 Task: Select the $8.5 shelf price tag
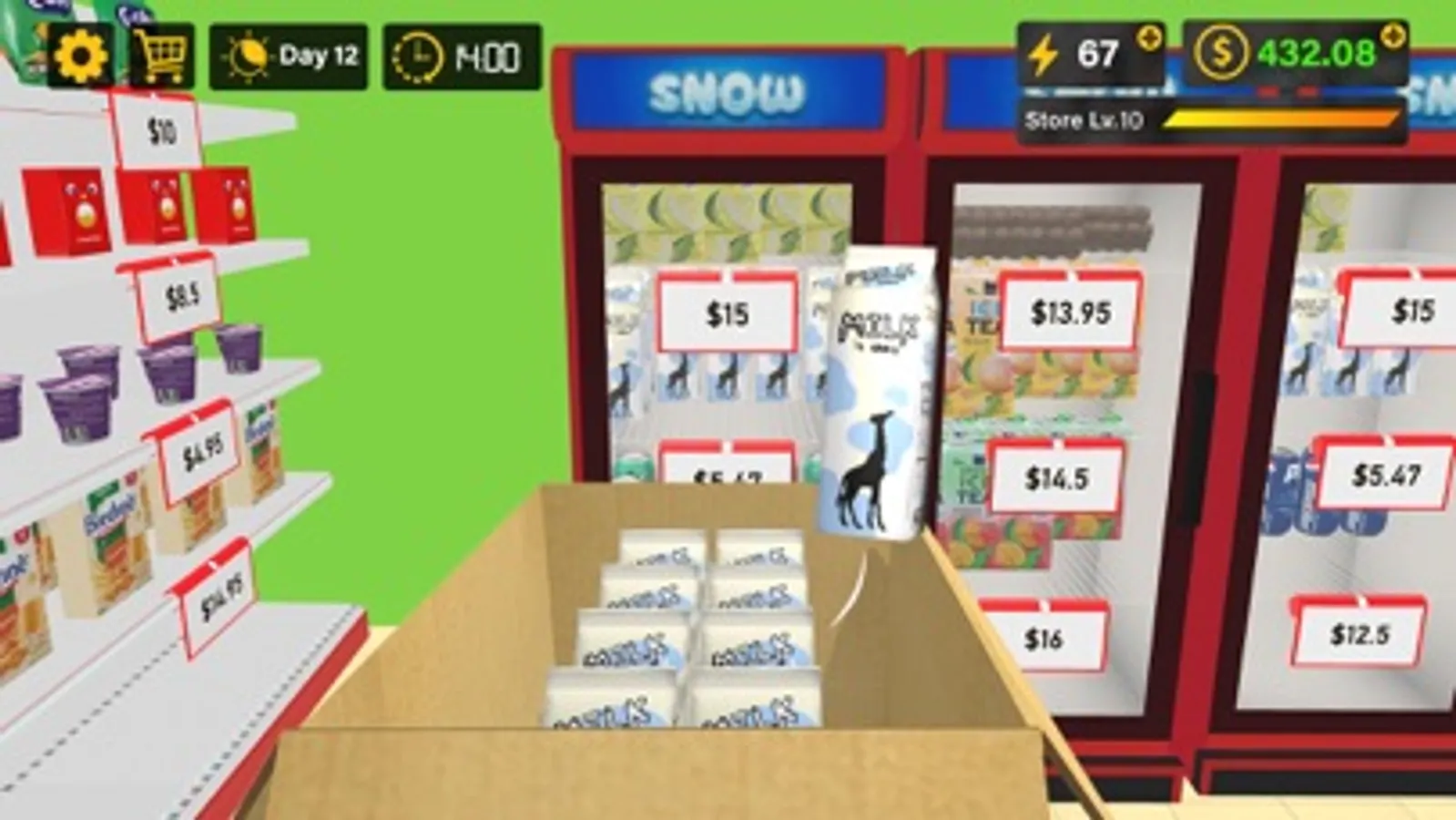coord(181,296)
